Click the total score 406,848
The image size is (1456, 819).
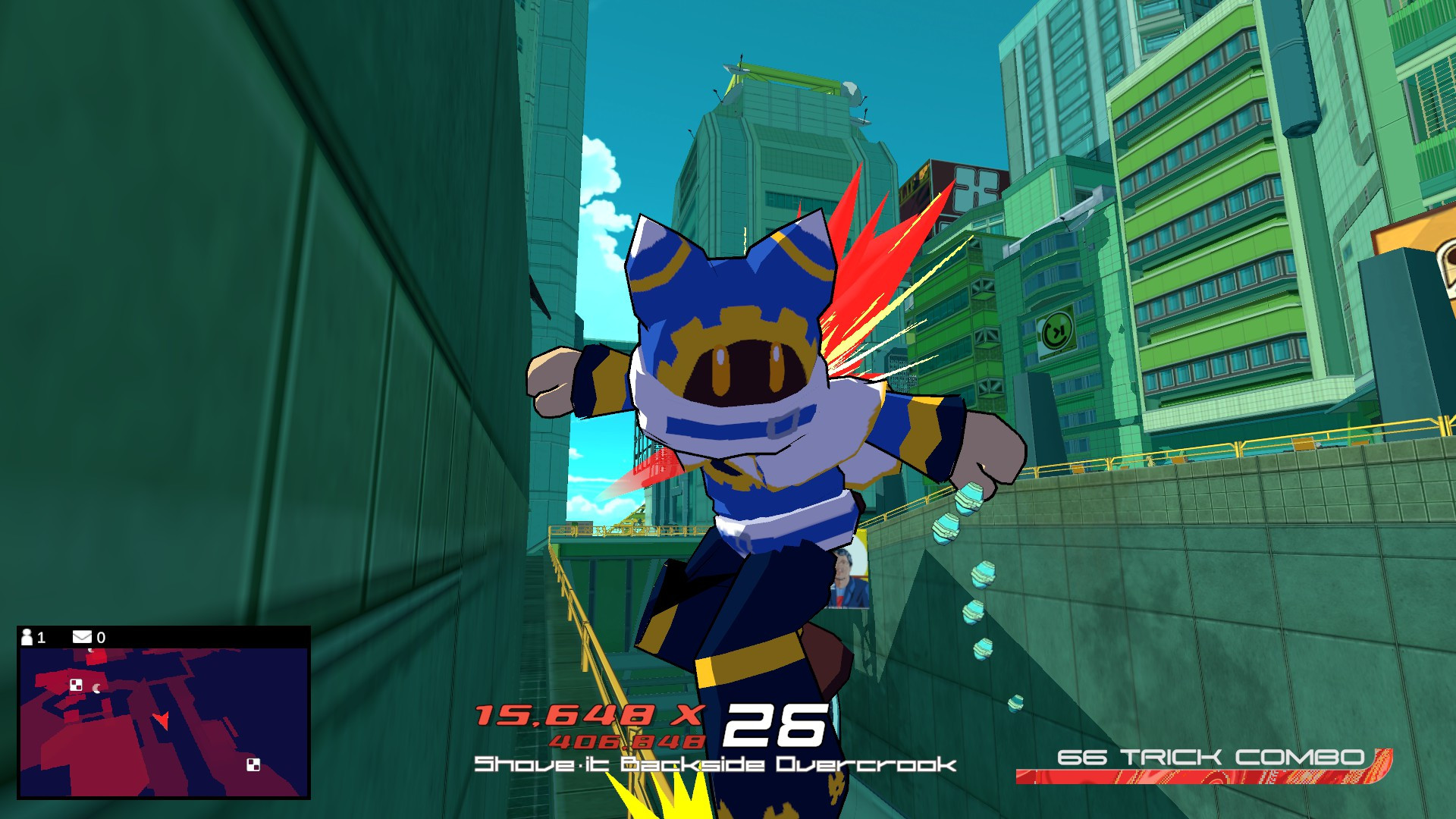pos(626,741)
